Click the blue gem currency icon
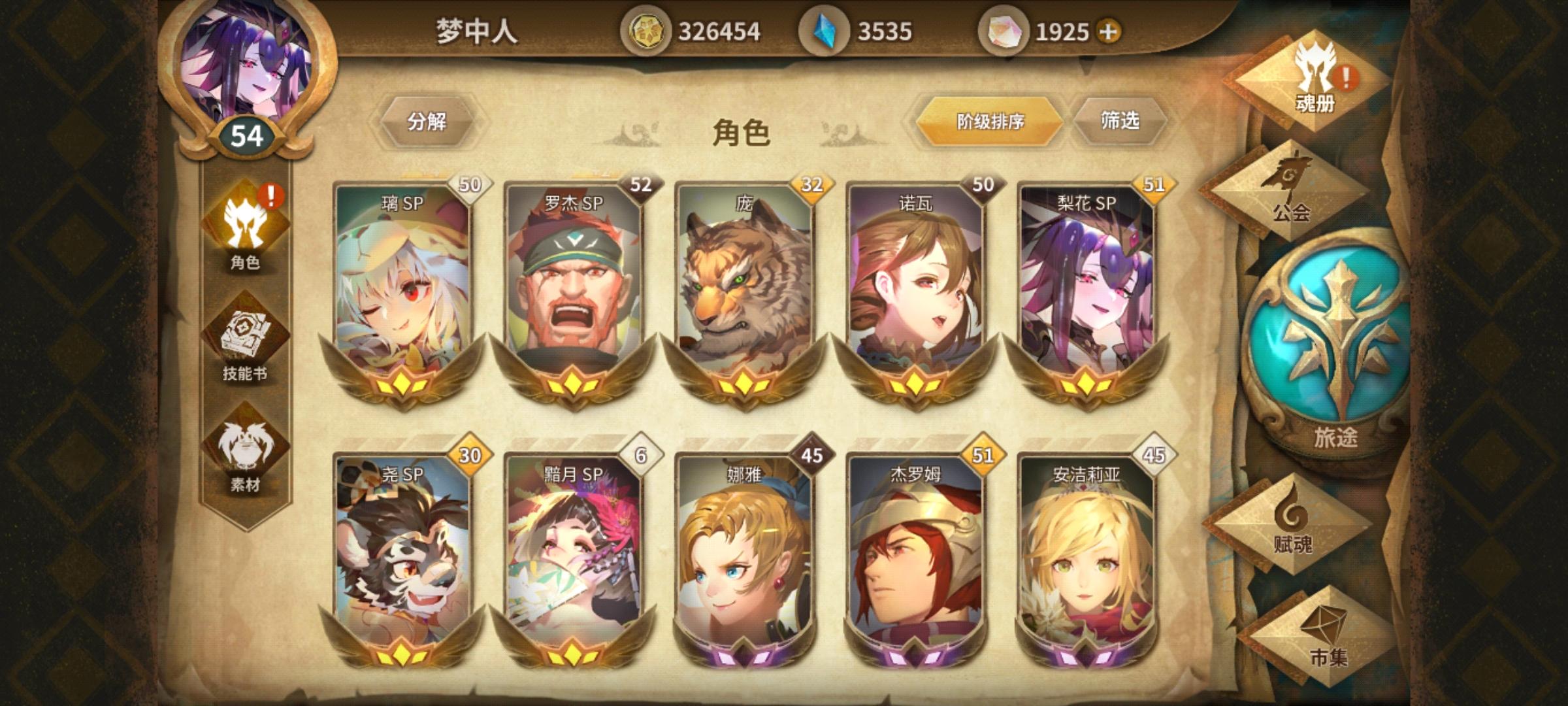This screenshot has height=706, width=1568. [x=823, y=29]
